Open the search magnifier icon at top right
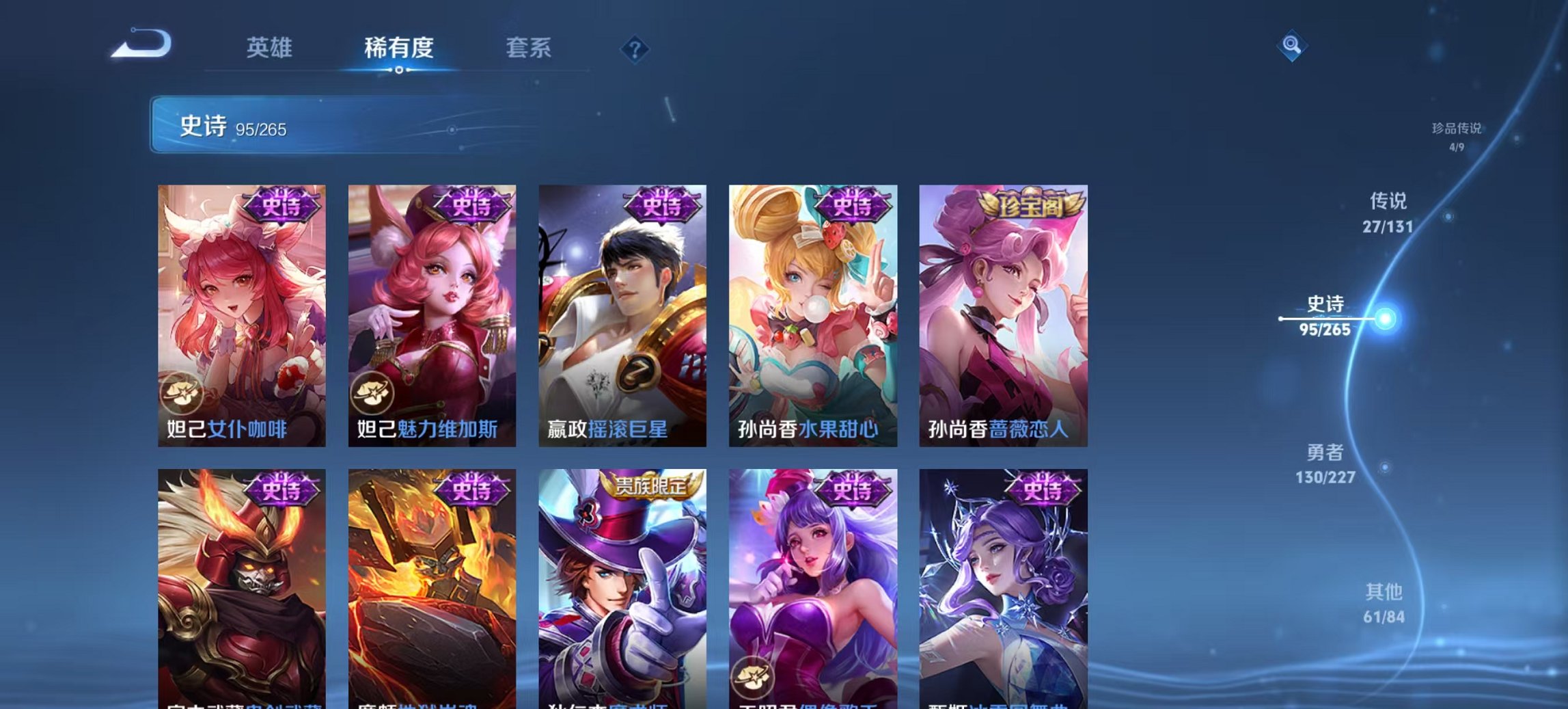Screen dimensions: 1568x709 click(x=1290, y=46)
